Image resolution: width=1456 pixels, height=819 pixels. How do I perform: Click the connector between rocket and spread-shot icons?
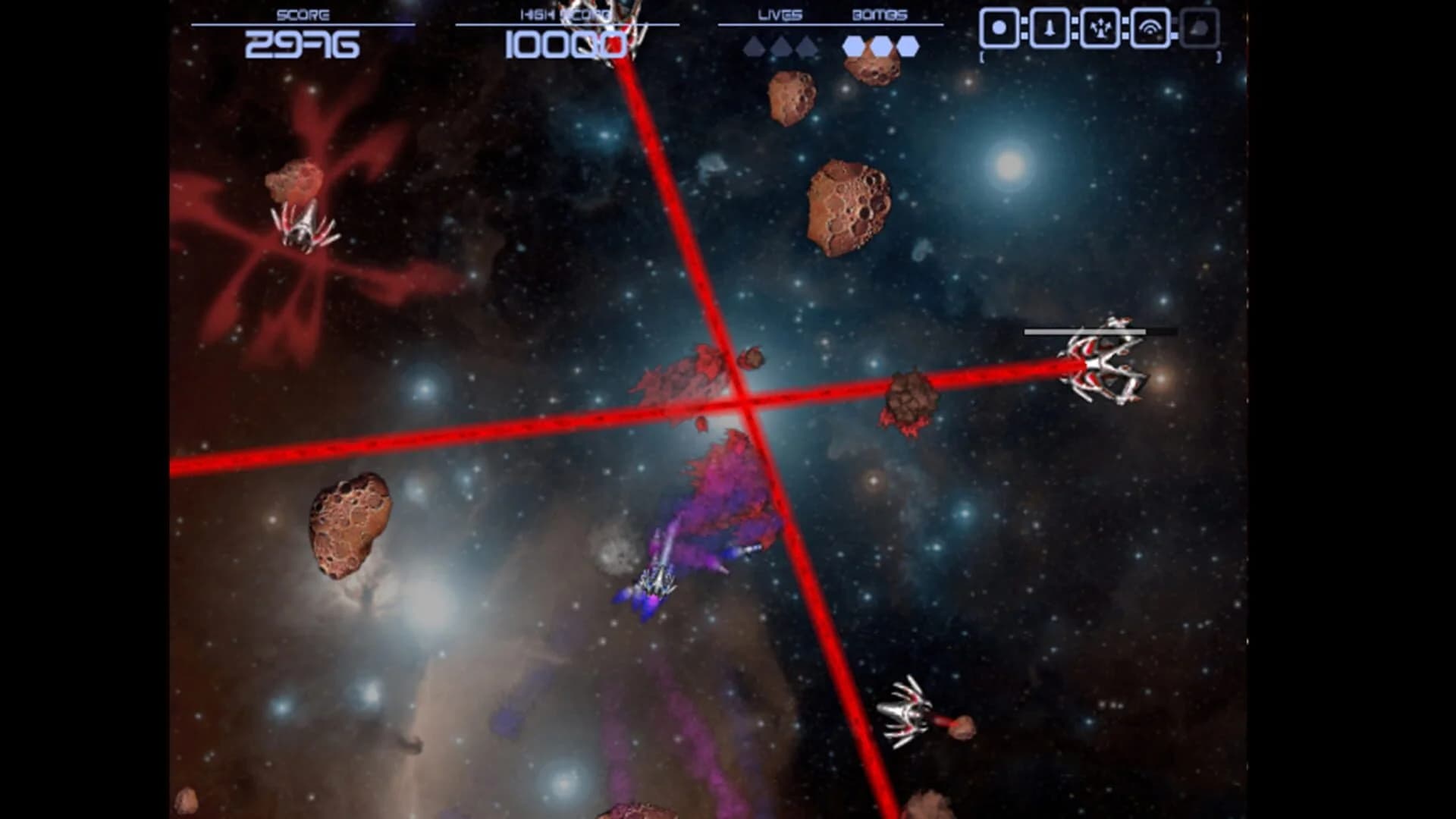point(1075,28)
